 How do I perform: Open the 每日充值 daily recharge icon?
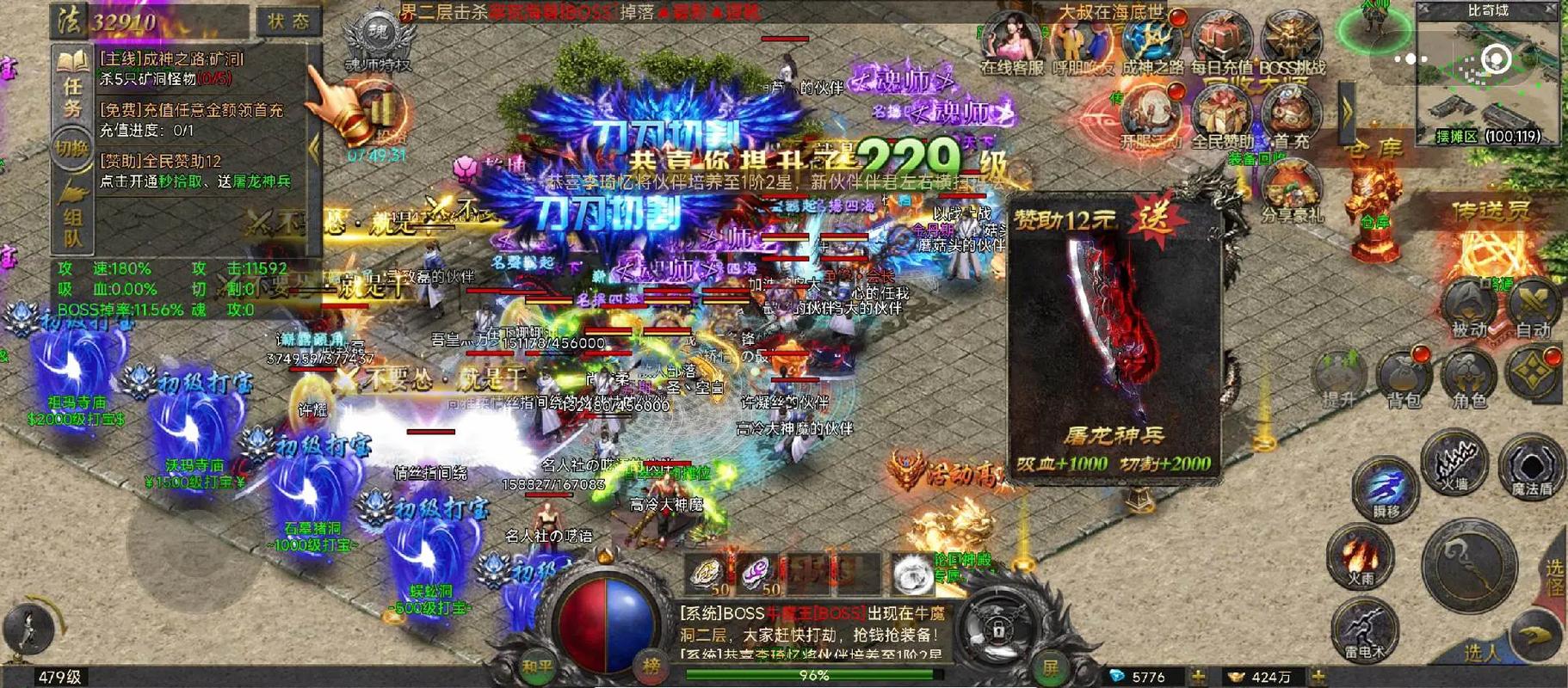pos(1218,36)
